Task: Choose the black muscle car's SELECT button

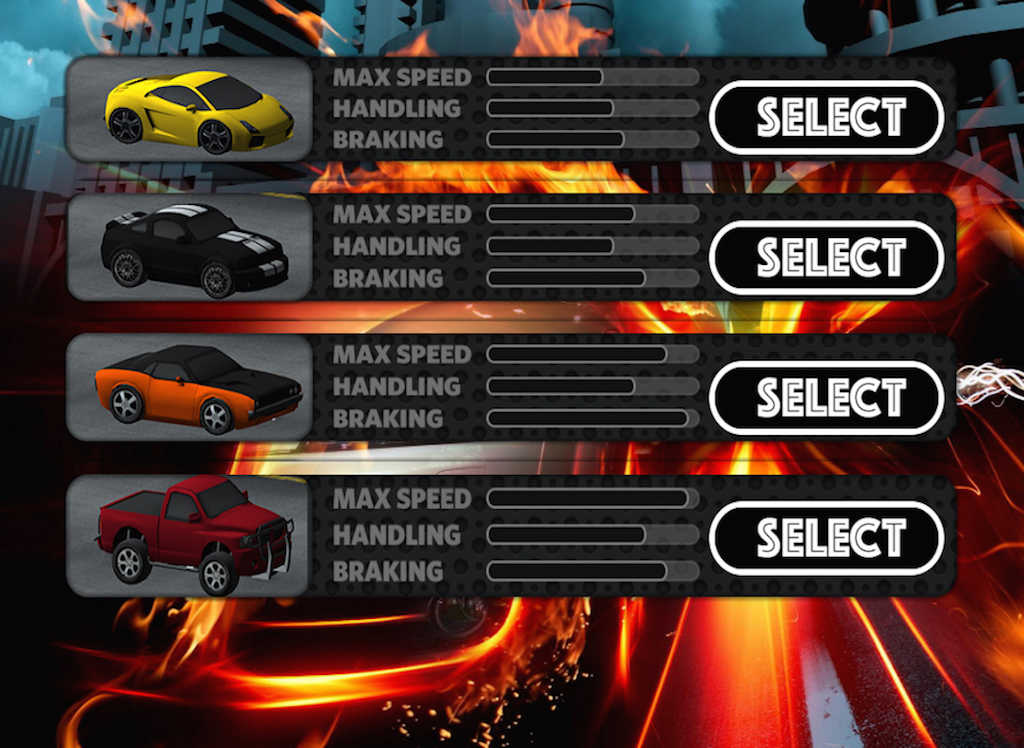Action: tap(827, 258)
